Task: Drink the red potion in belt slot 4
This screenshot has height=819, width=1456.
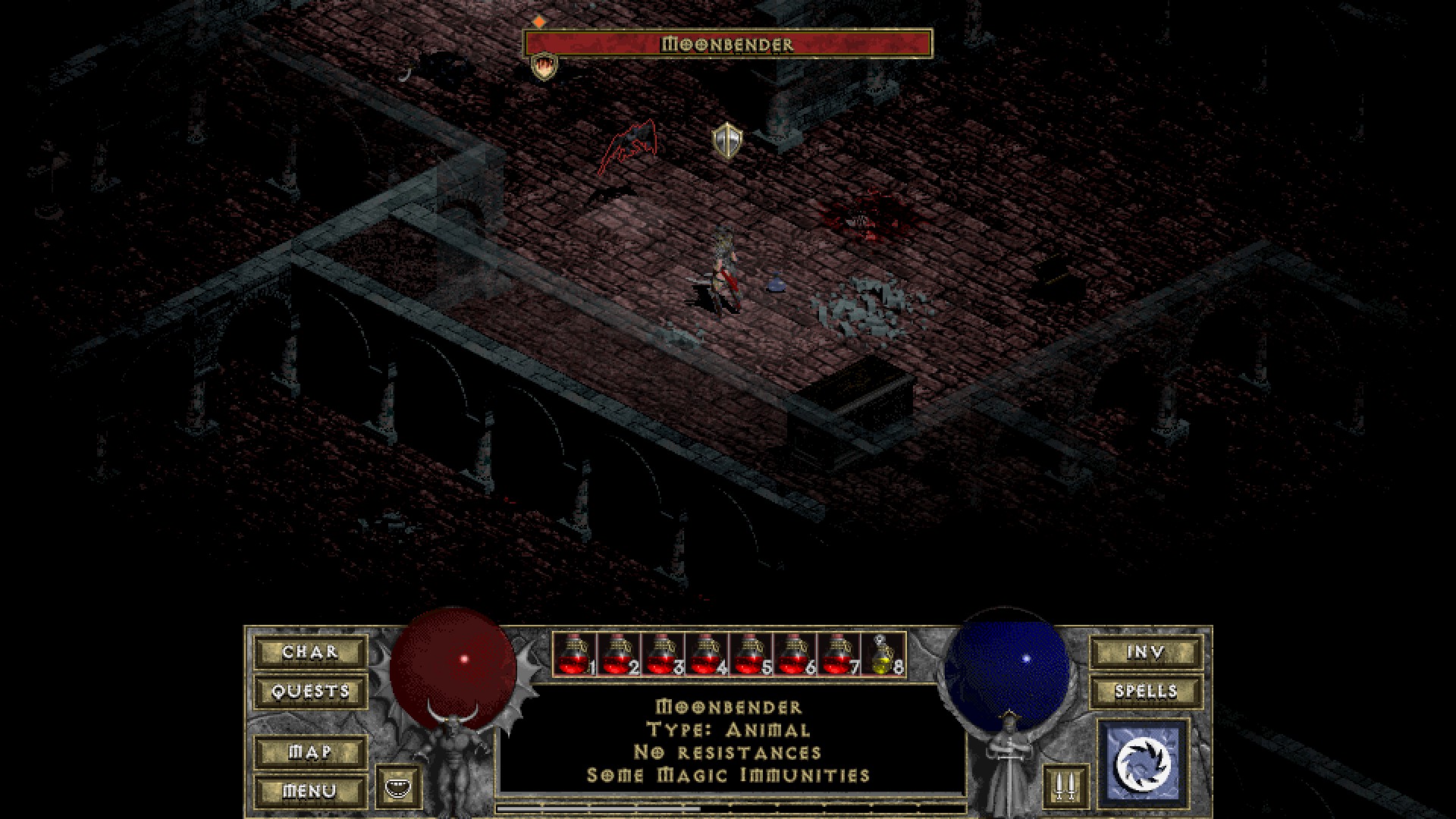Action: [x=706, y=654]
